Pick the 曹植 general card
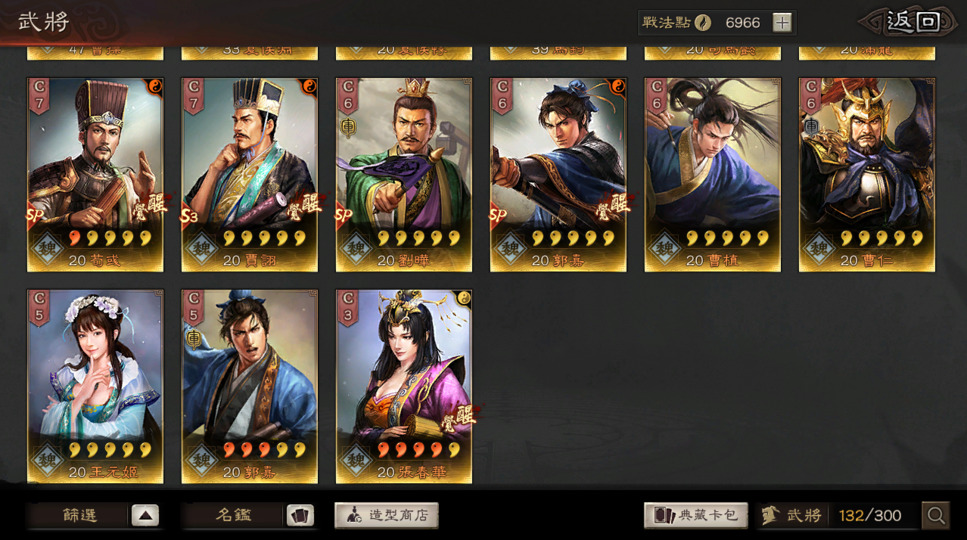 tap(712, 175)
